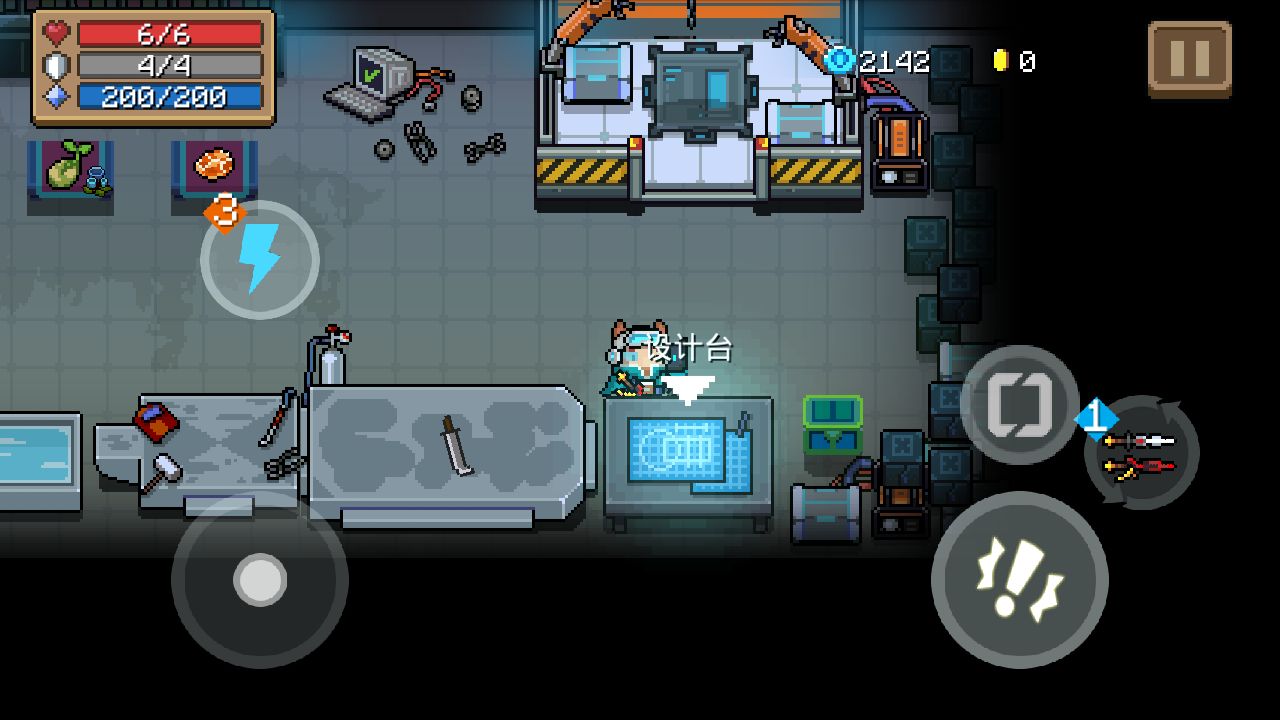
Task: Select the orange gem buff icon
Action: [x=214, y=165]
